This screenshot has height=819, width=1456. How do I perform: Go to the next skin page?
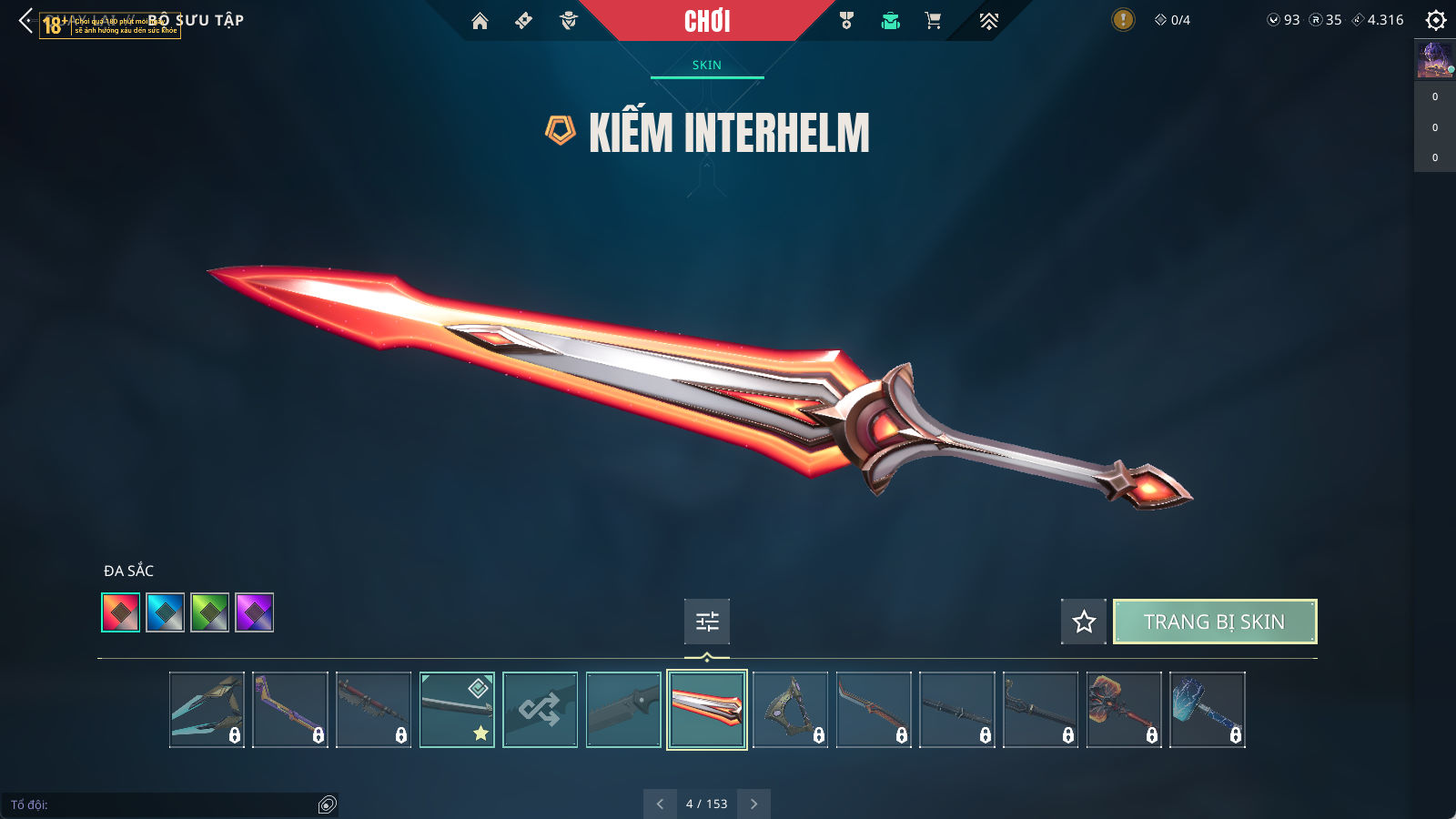(x=753, y=804)
